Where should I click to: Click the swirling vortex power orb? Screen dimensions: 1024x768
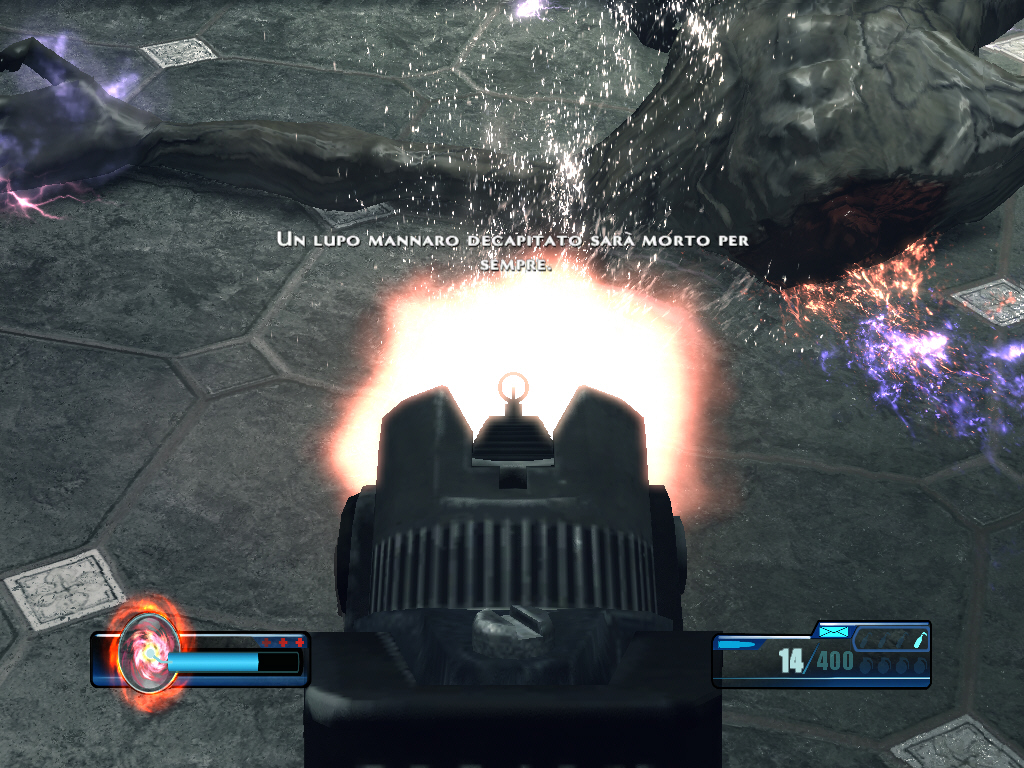click(148, 654)
